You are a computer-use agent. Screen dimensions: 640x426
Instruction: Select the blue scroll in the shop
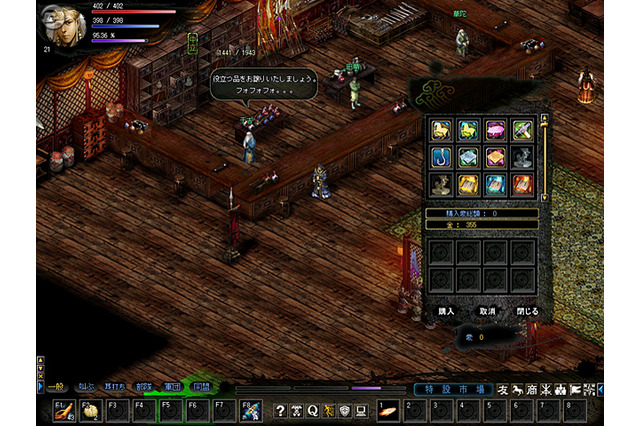click(x=497, y=184)
